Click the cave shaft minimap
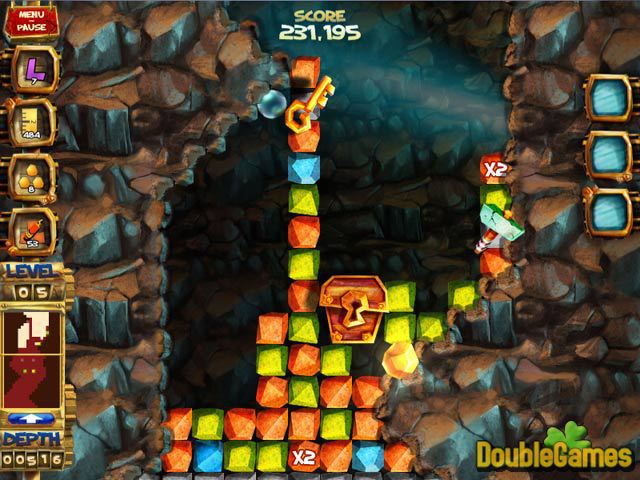This screenshot has height=480, width=640. point(31,351)
